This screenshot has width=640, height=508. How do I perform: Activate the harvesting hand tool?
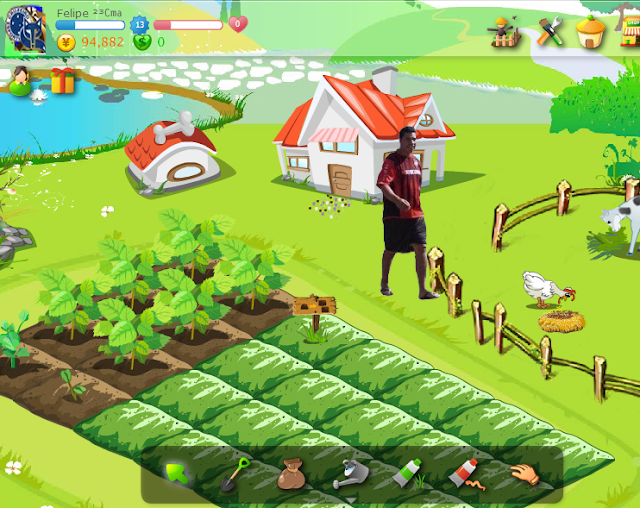[522, 473]
